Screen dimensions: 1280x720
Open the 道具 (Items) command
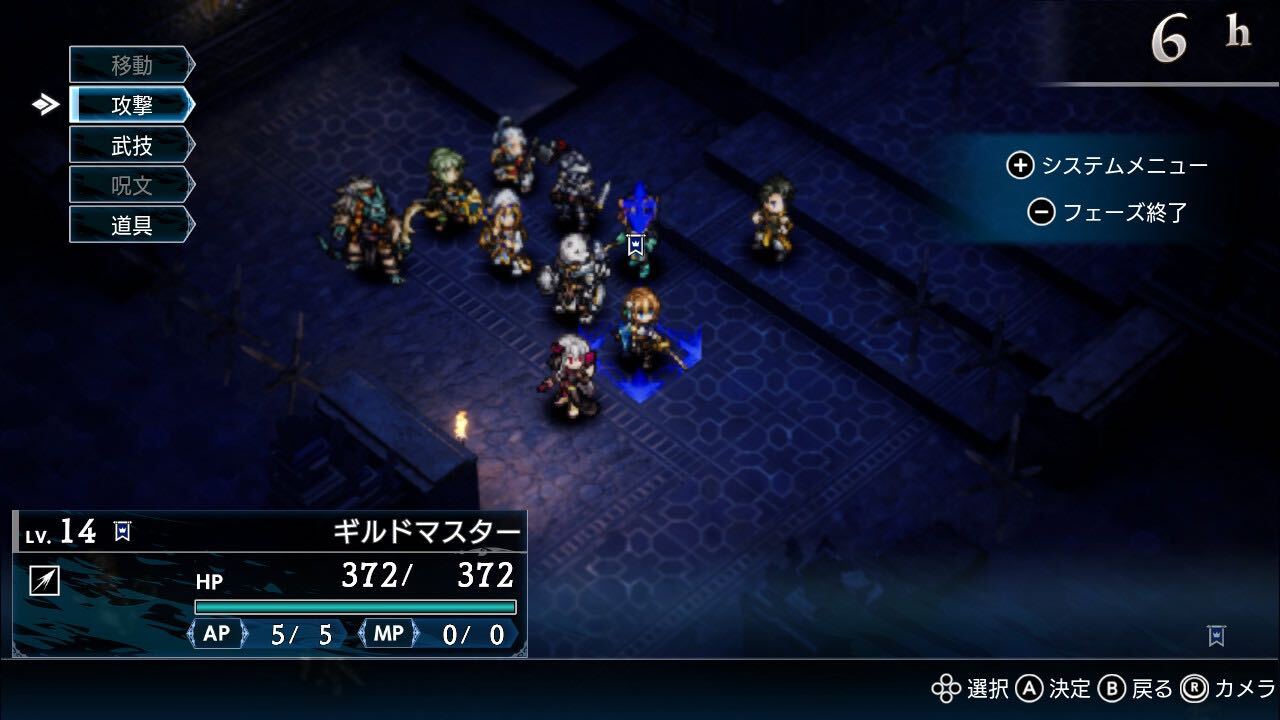tap(131, 224)
